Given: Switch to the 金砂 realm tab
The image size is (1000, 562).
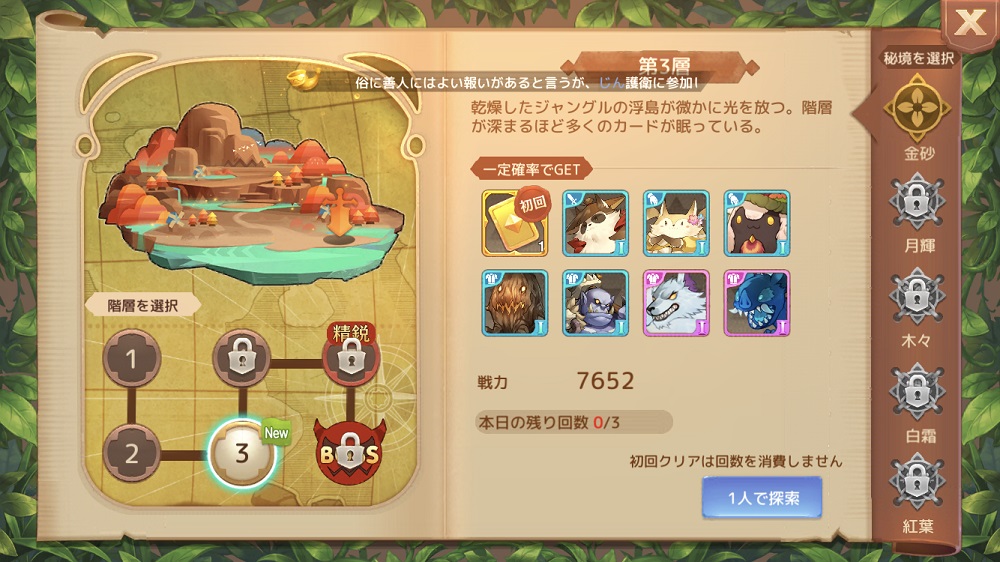Looking at the screenshot, I should click(916, 108).
